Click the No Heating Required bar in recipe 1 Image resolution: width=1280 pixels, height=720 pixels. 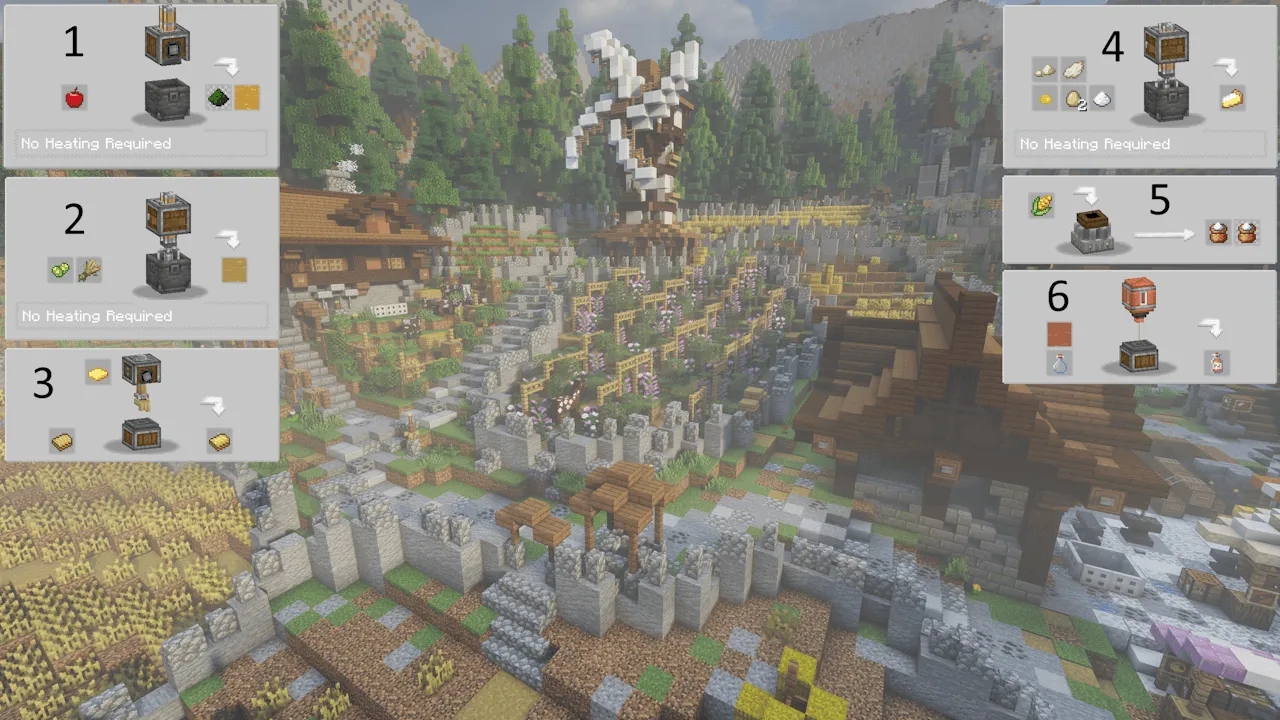140,143
